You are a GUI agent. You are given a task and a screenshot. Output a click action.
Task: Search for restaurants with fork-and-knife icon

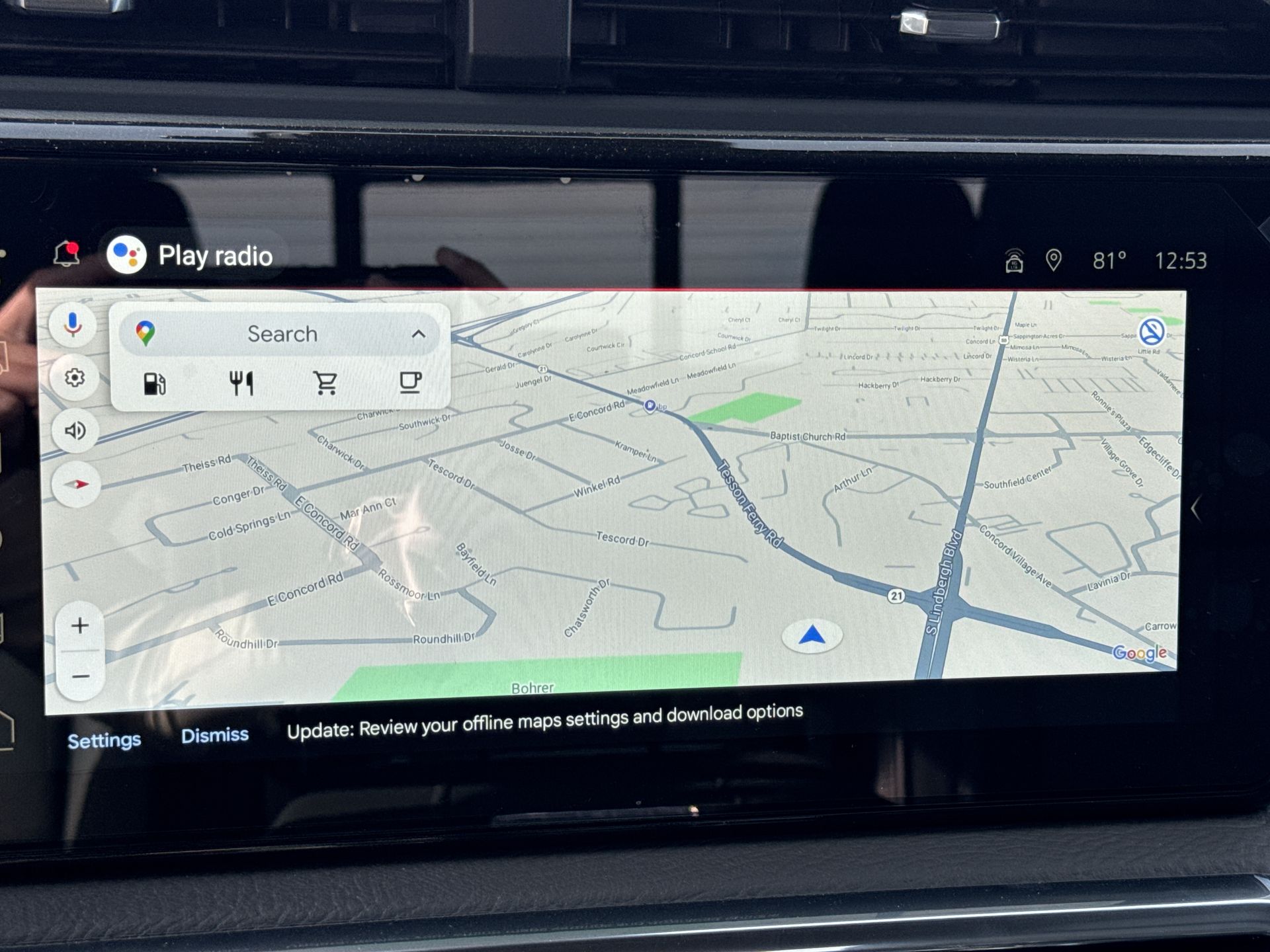(x=241, y=383)
